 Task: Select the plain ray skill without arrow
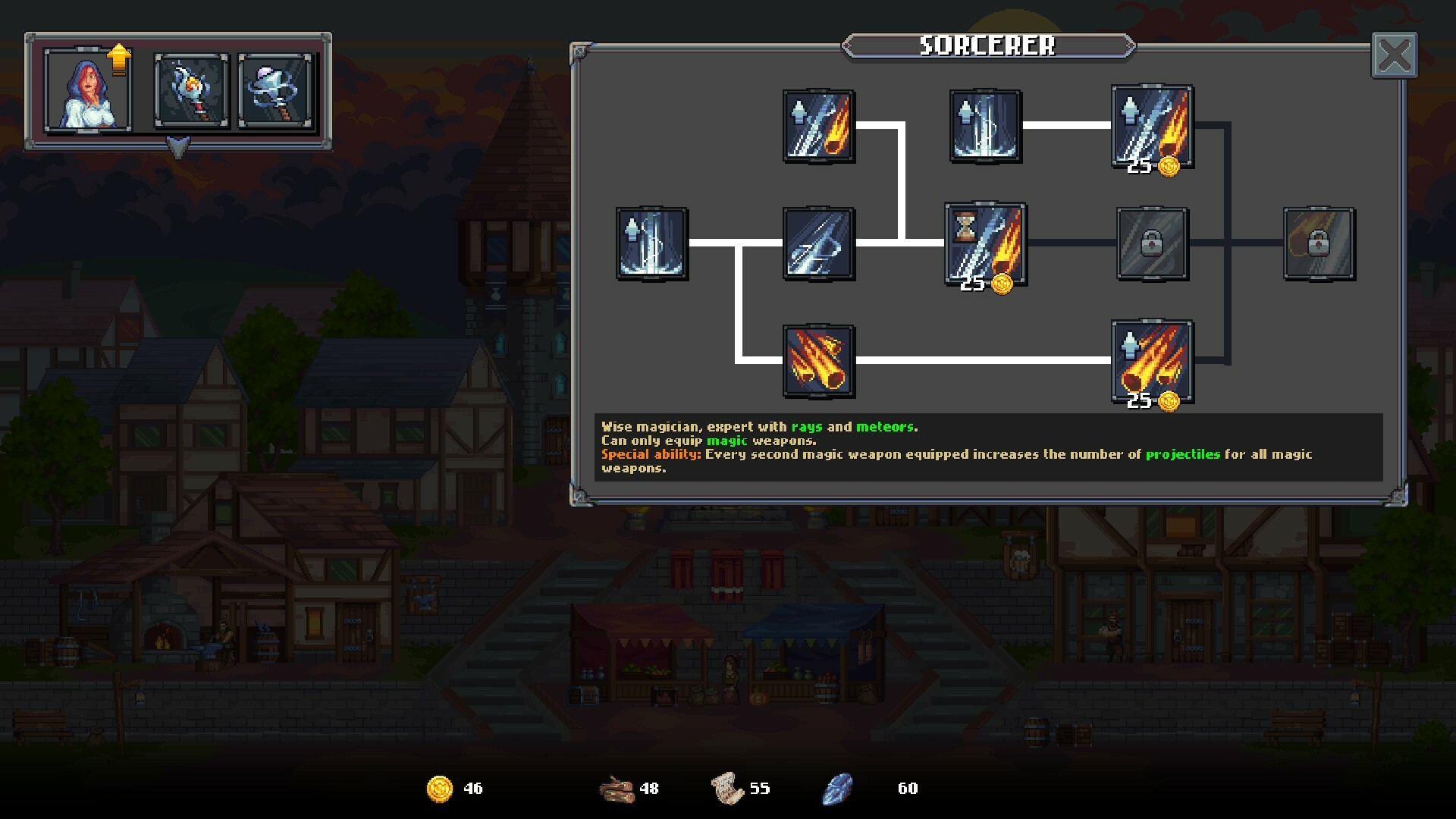[x=819, y=244]
